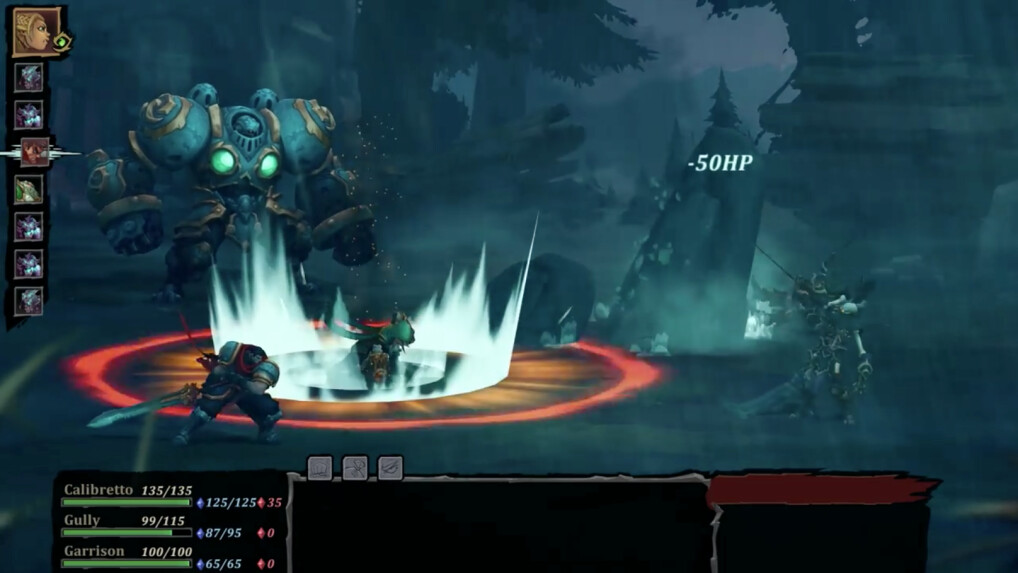Viewport: 1018px width, 573px height.
Task: Open the fist attack tab
Action: [x=320, y=467]
